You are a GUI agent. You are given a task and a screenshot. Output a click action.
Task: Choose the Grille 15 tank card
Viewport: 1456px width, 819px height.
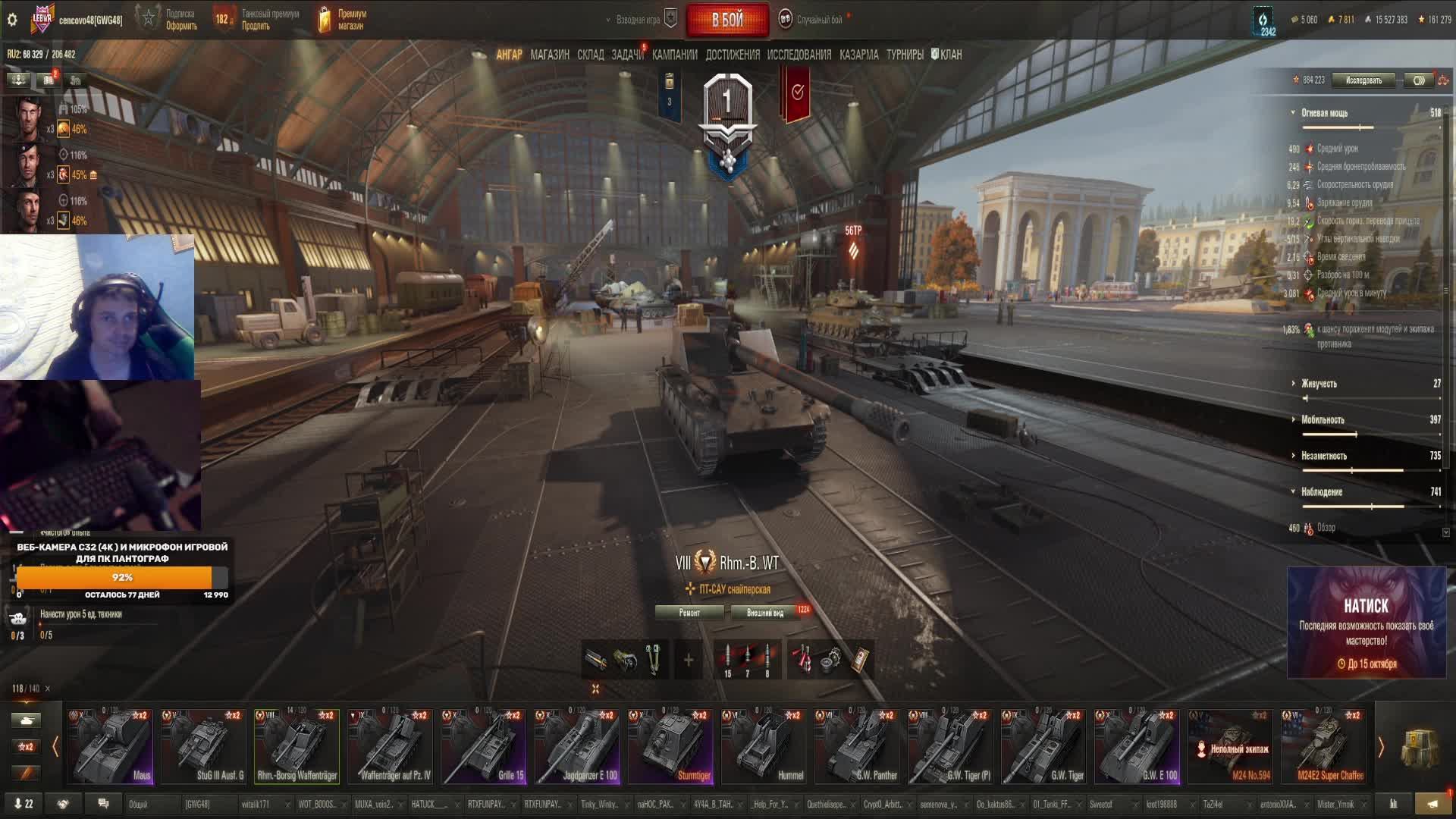click(x=484, y=746)
